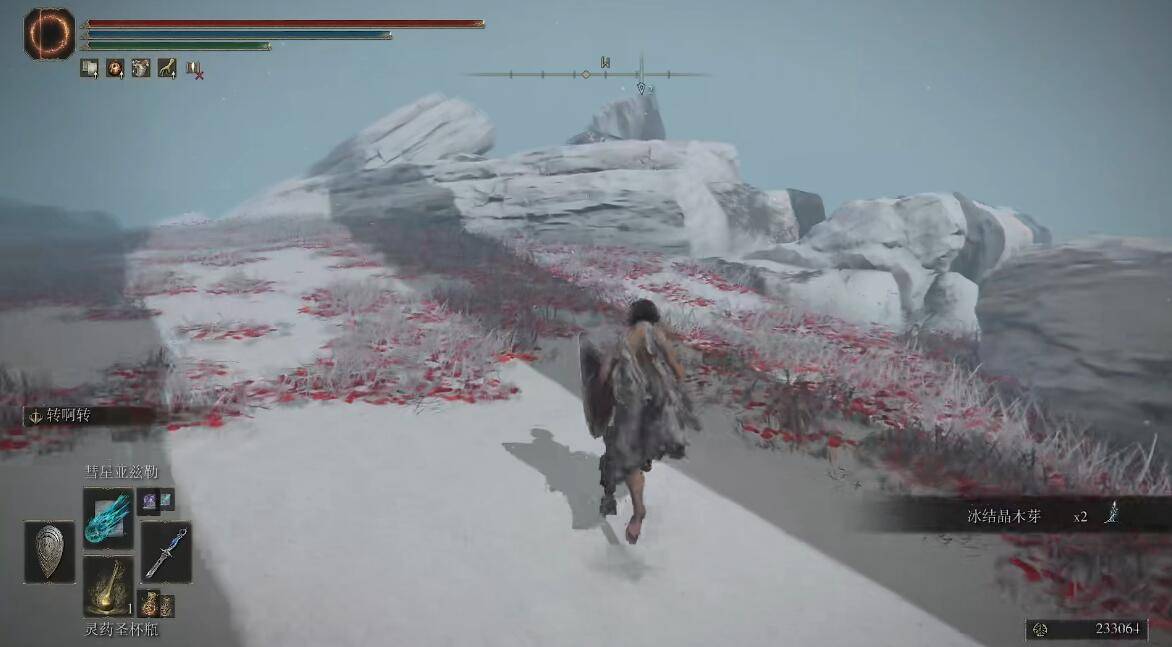Screen dimensions: 1172x647
Task: Use the 灵药圣杯瓶 flask slot
Action: 108,586
